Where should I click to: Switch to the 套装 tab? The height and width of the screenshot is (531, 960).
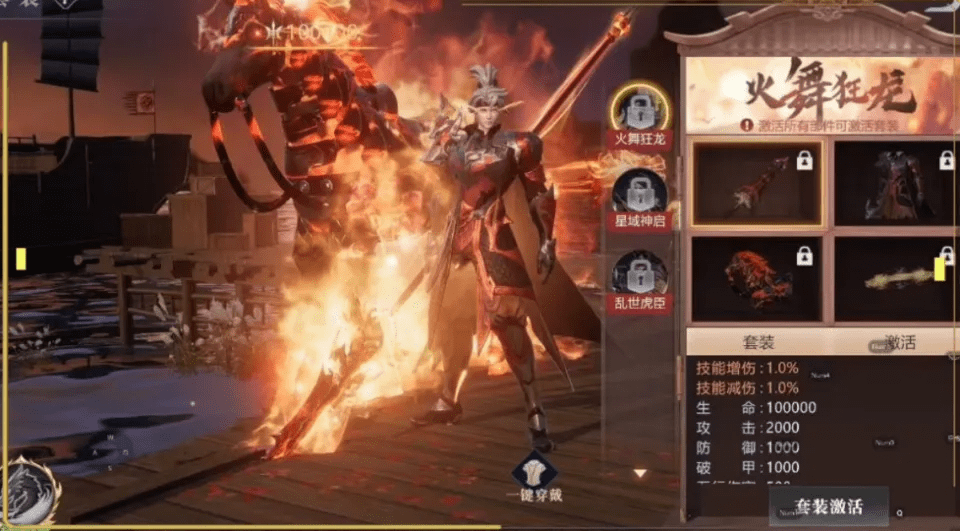(760, 342)
